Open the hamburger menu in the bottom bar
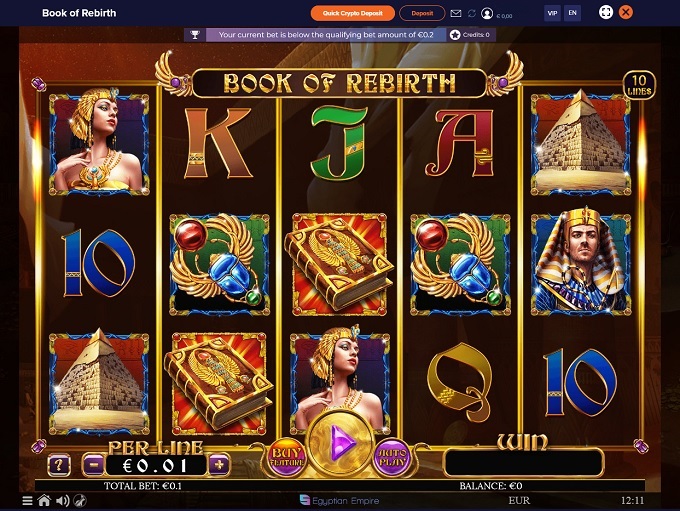 [x=28, y=500]
